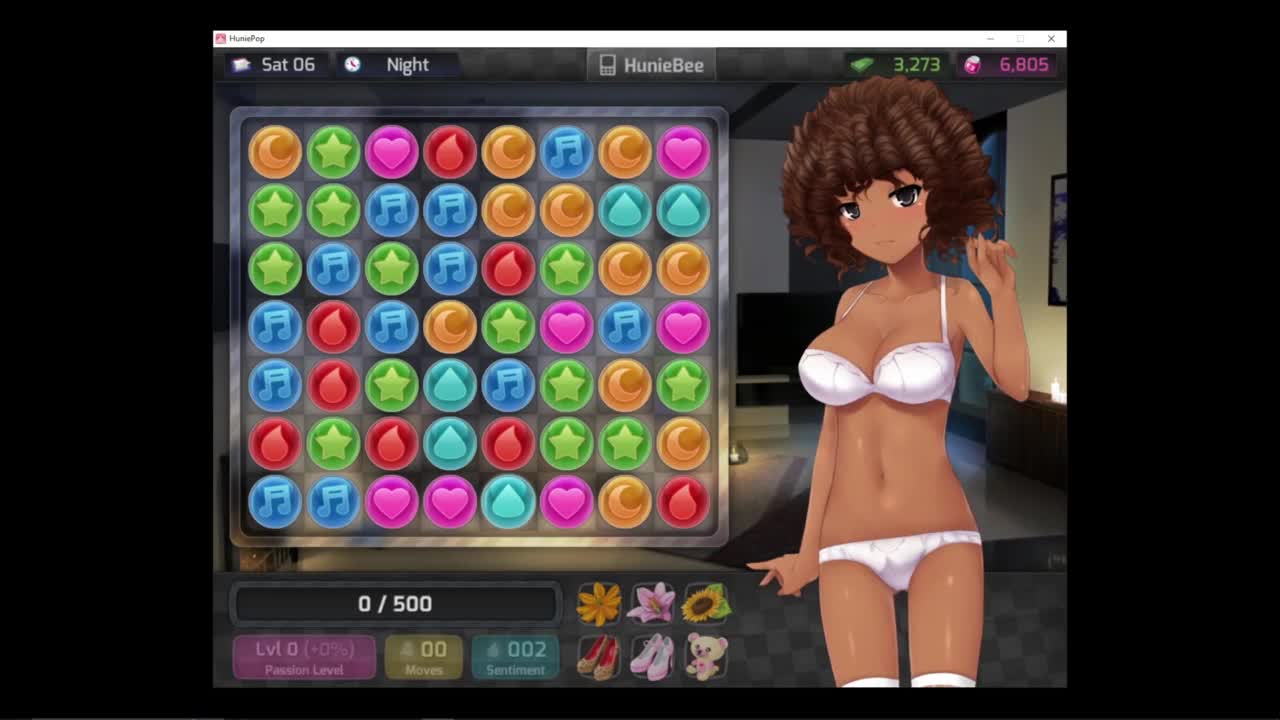Close the HuniePop window
The height and width of the screenshot is (720, 1280).
click(x=1051, y=39)
